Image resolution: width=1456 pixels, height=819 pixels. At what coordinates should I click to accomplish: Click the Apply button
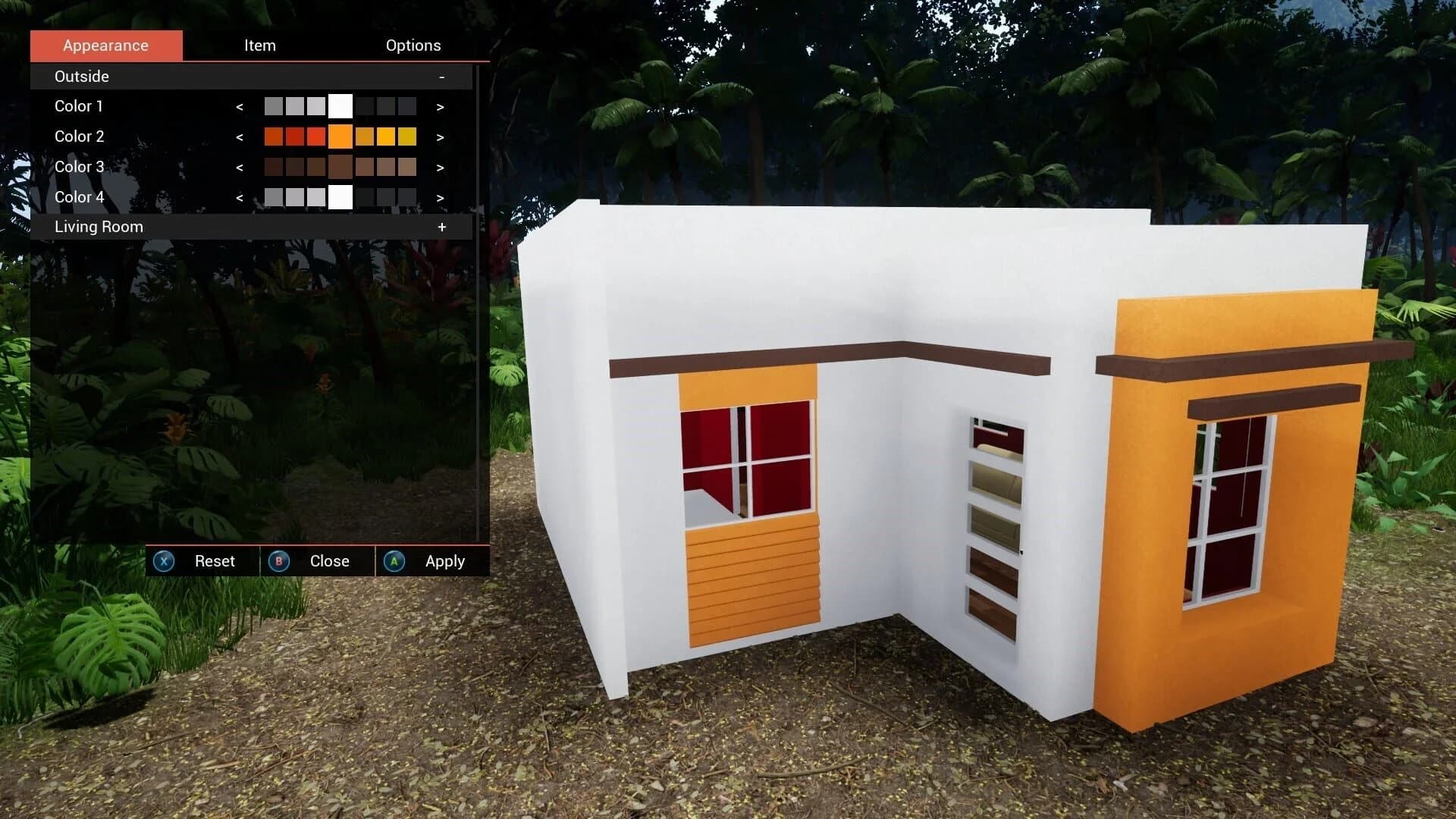click(444, 561)
